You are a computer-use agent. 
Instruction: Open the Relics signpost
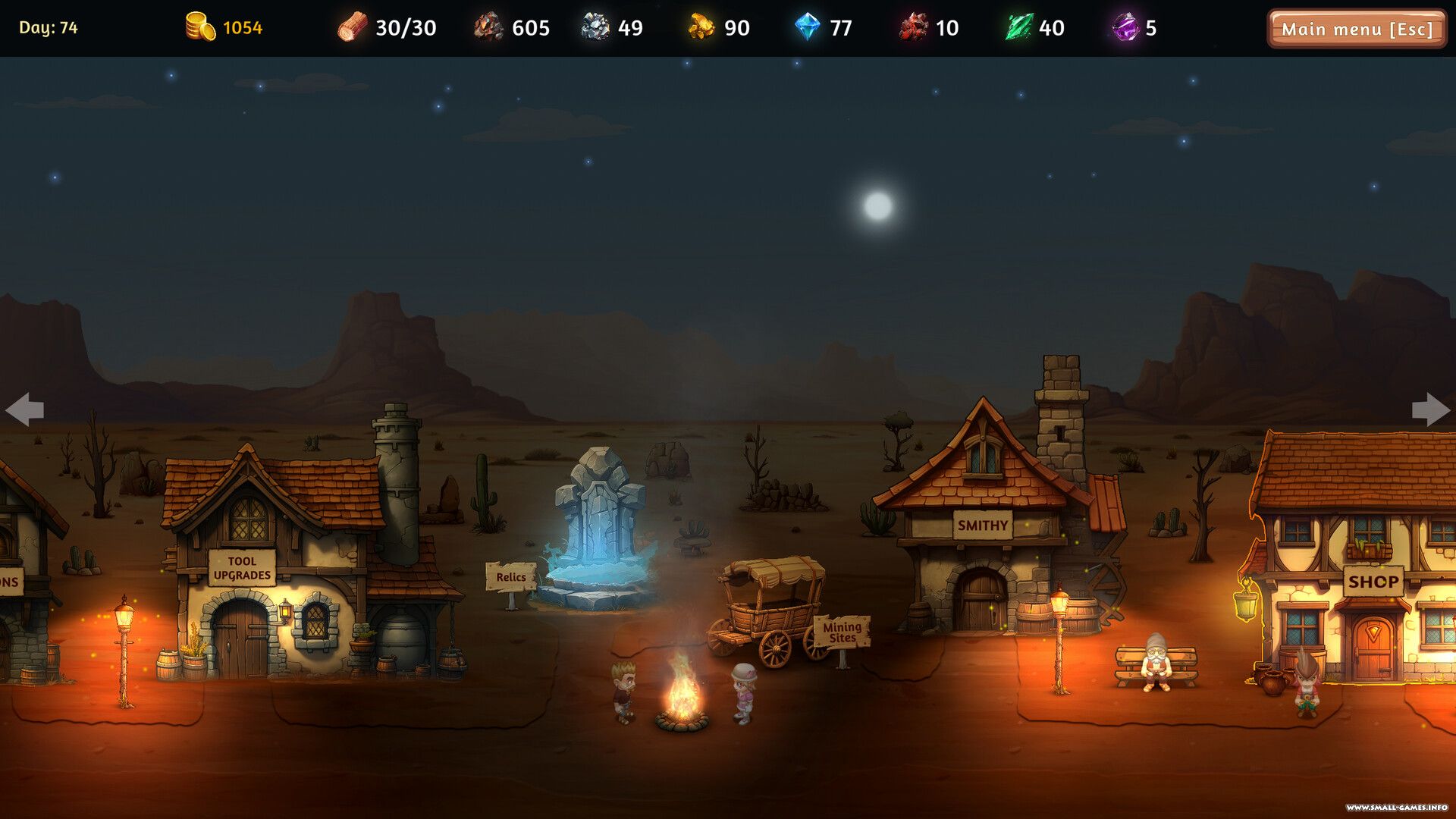point(510,578)
